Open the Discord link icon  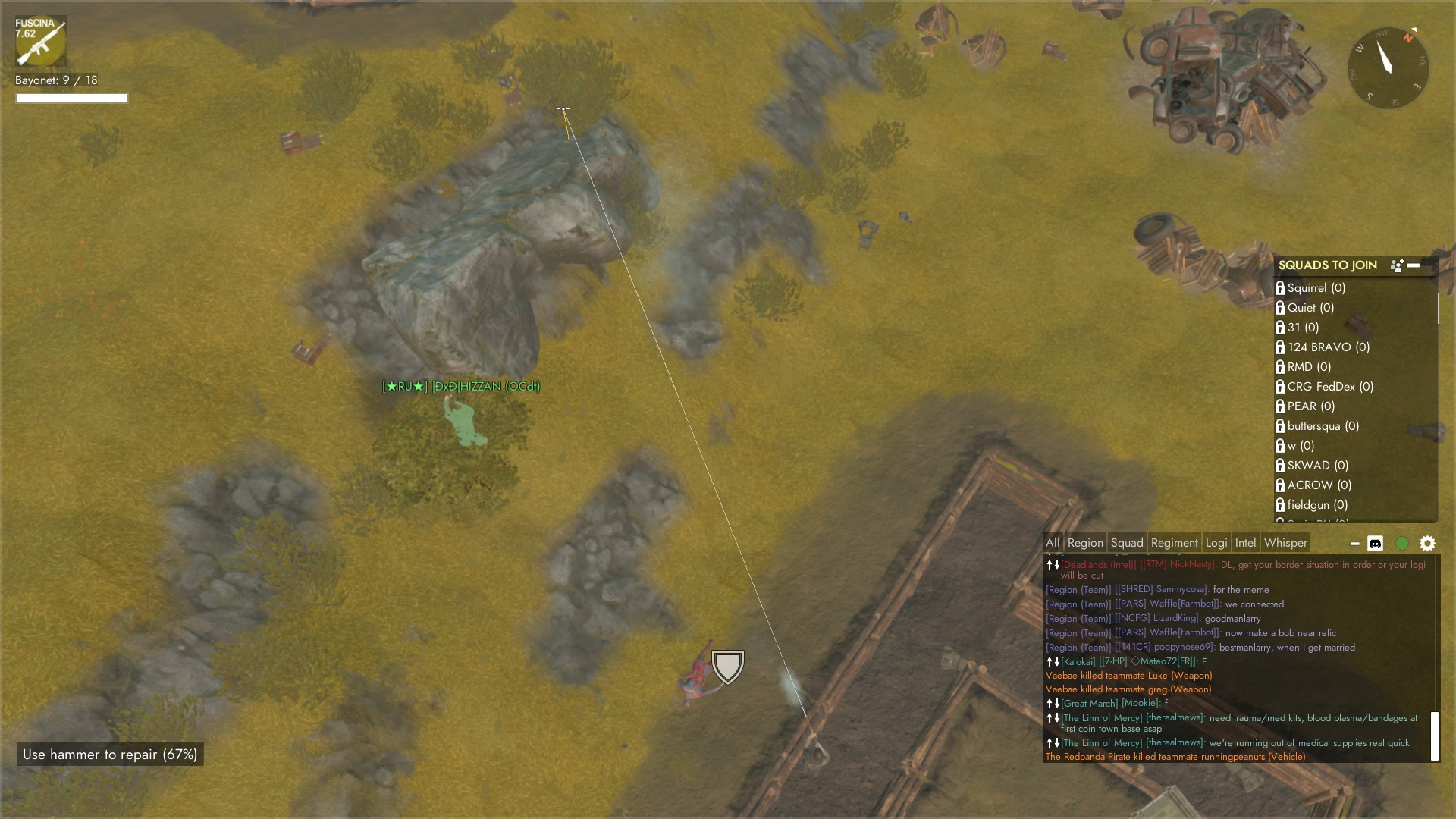tap(1375, 544)
